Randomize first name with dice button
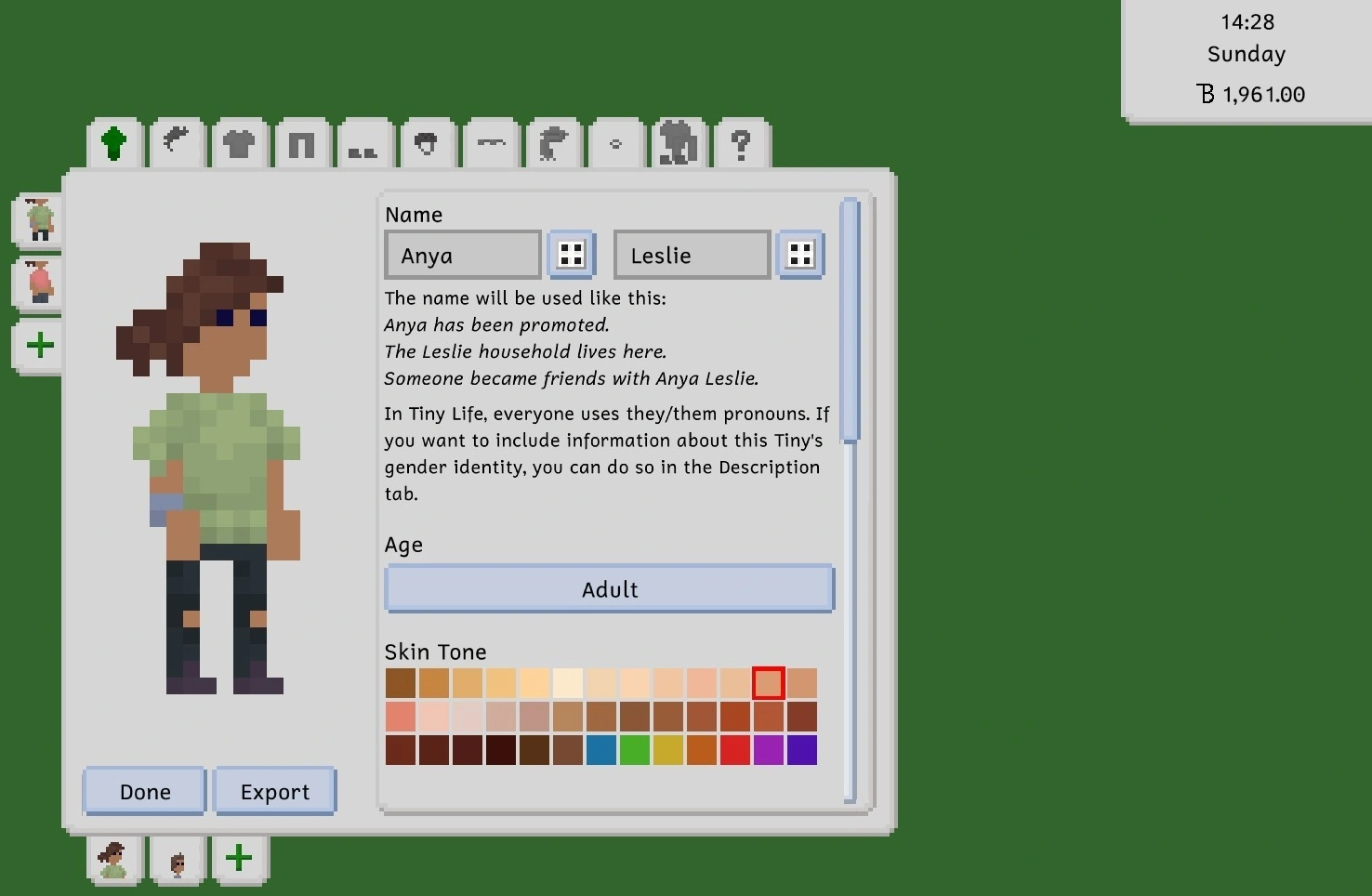This screenshot has width=1372, height=896. [571, 255]
